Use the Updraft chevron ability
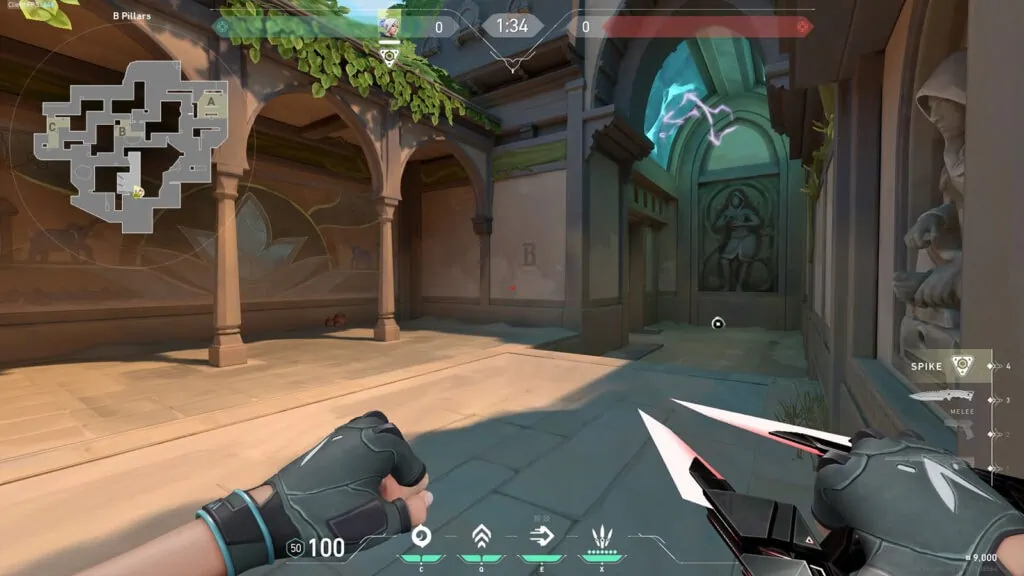 481,537
